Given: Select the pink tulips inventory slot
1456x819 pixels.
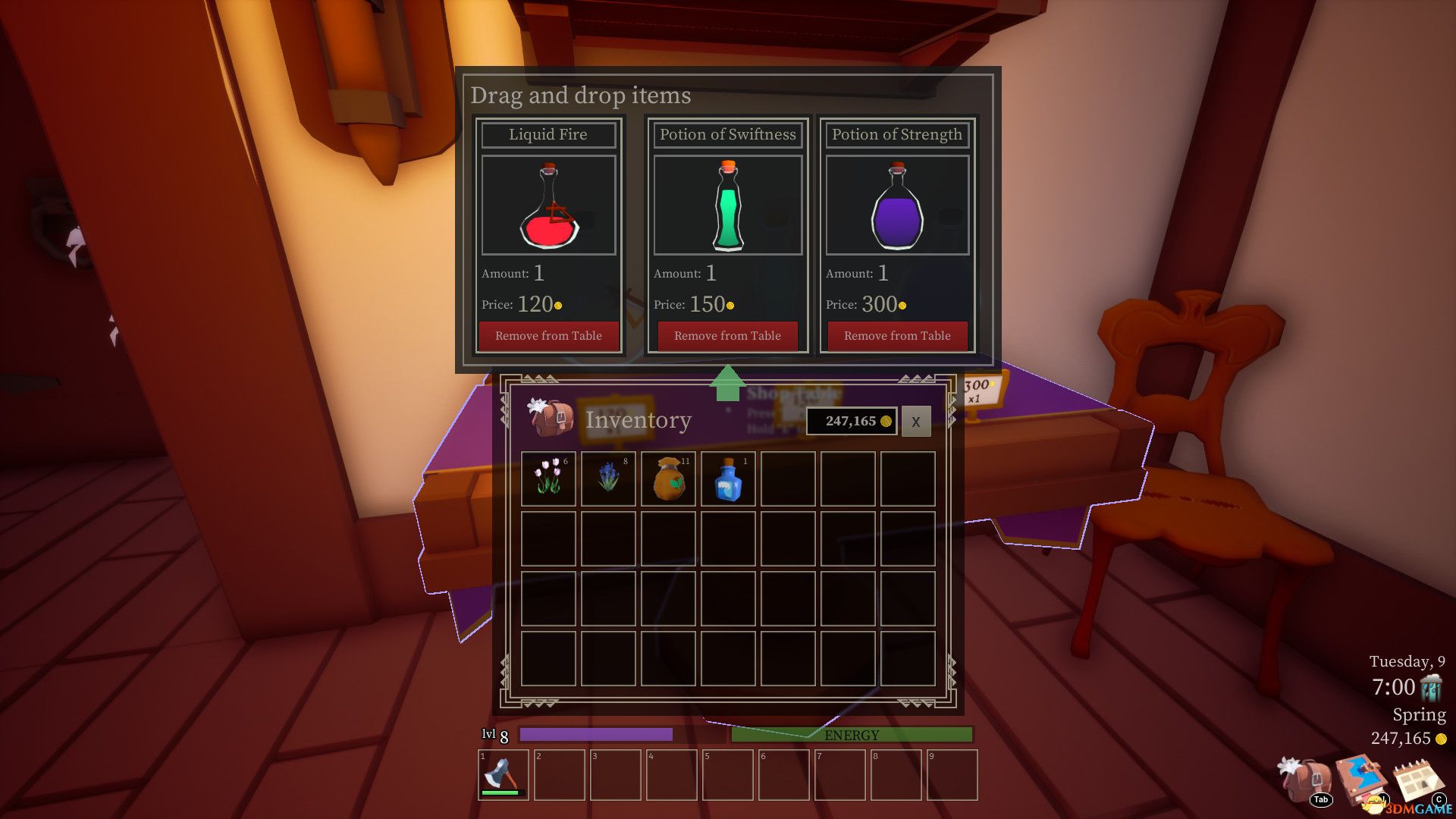Looking at the screenshot, I should (x=548, y=479).
